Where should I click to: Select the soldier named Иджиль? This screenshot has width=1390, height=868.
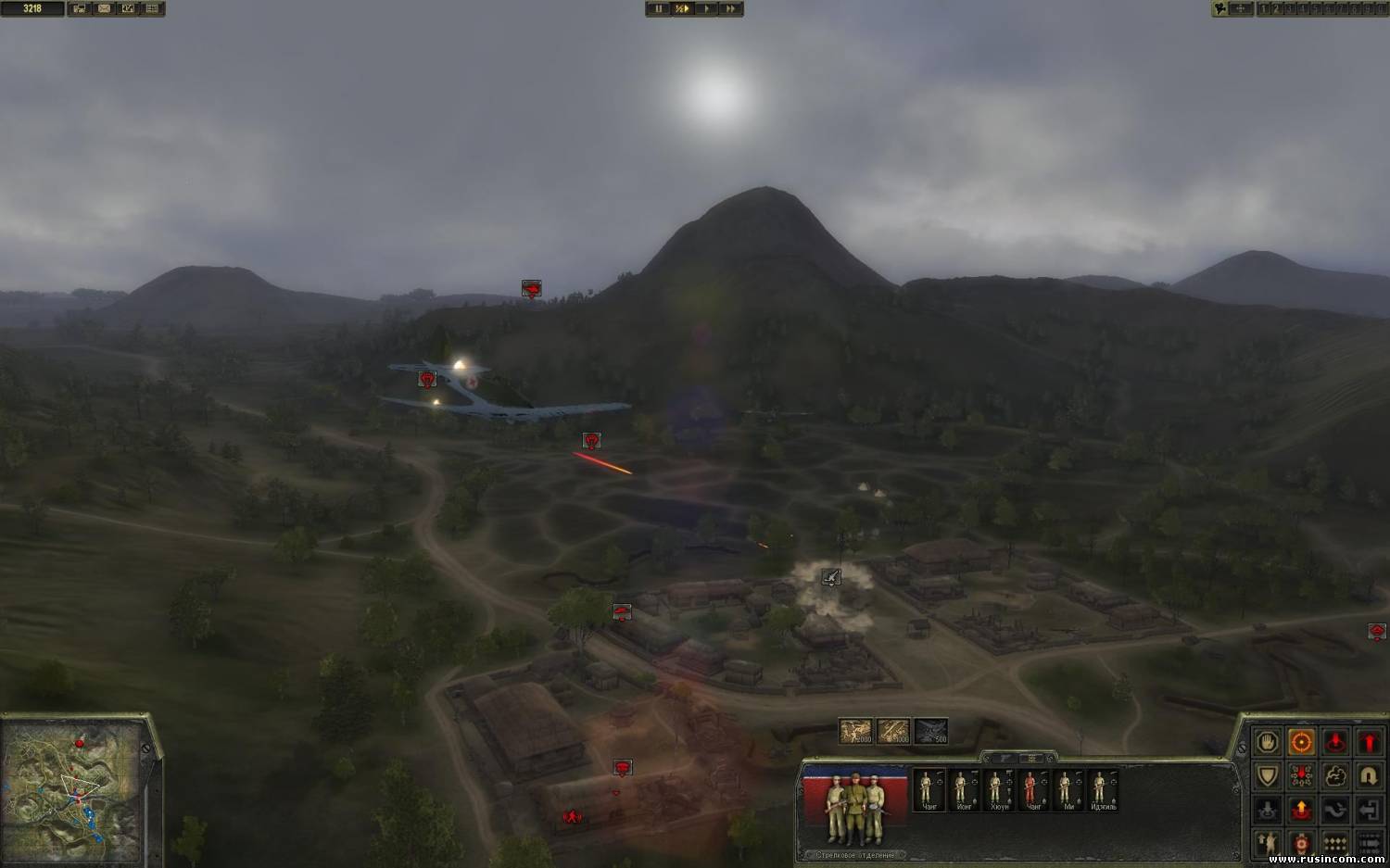1101,788
